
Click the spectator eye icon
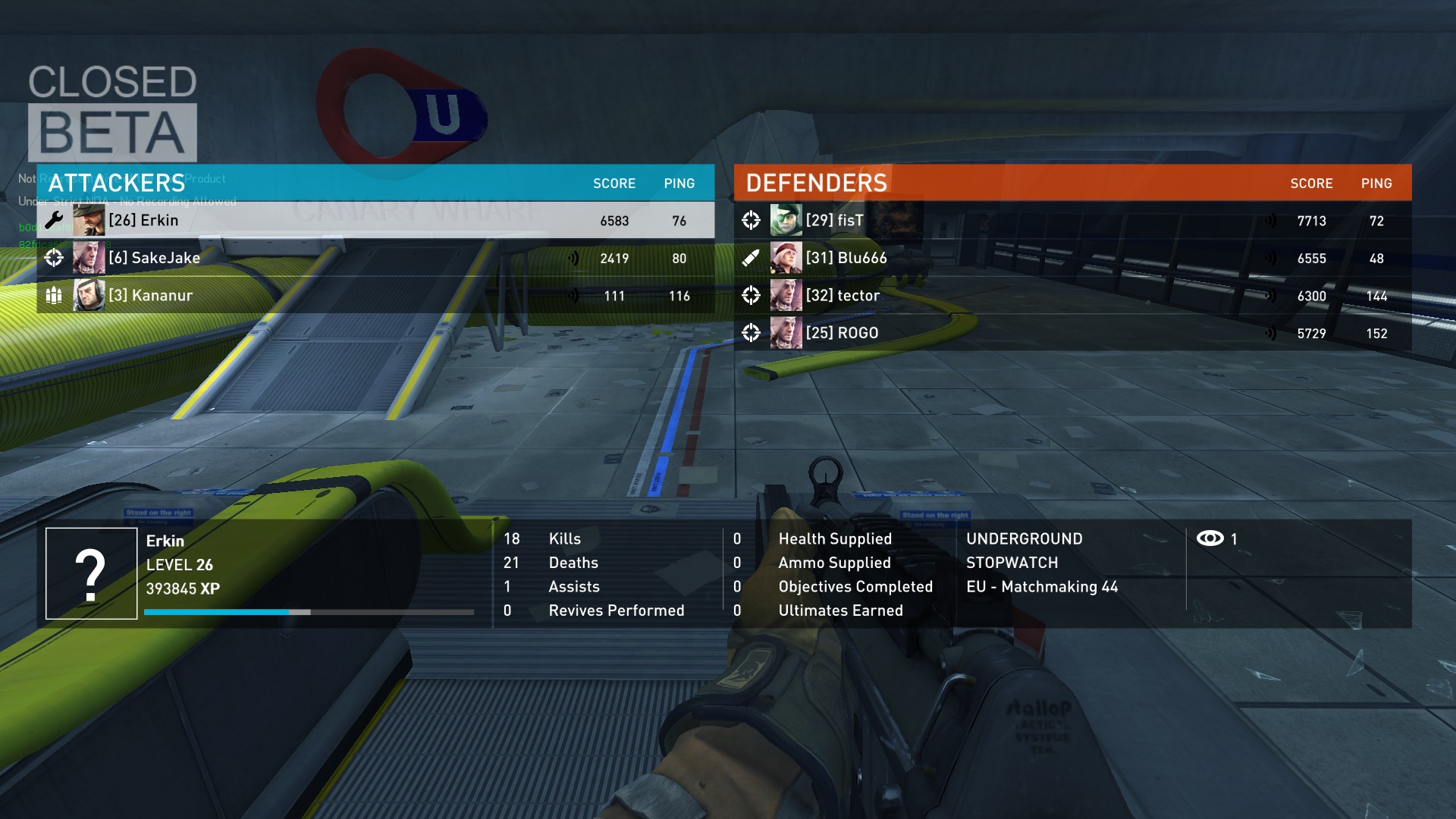coord(1210,538)
